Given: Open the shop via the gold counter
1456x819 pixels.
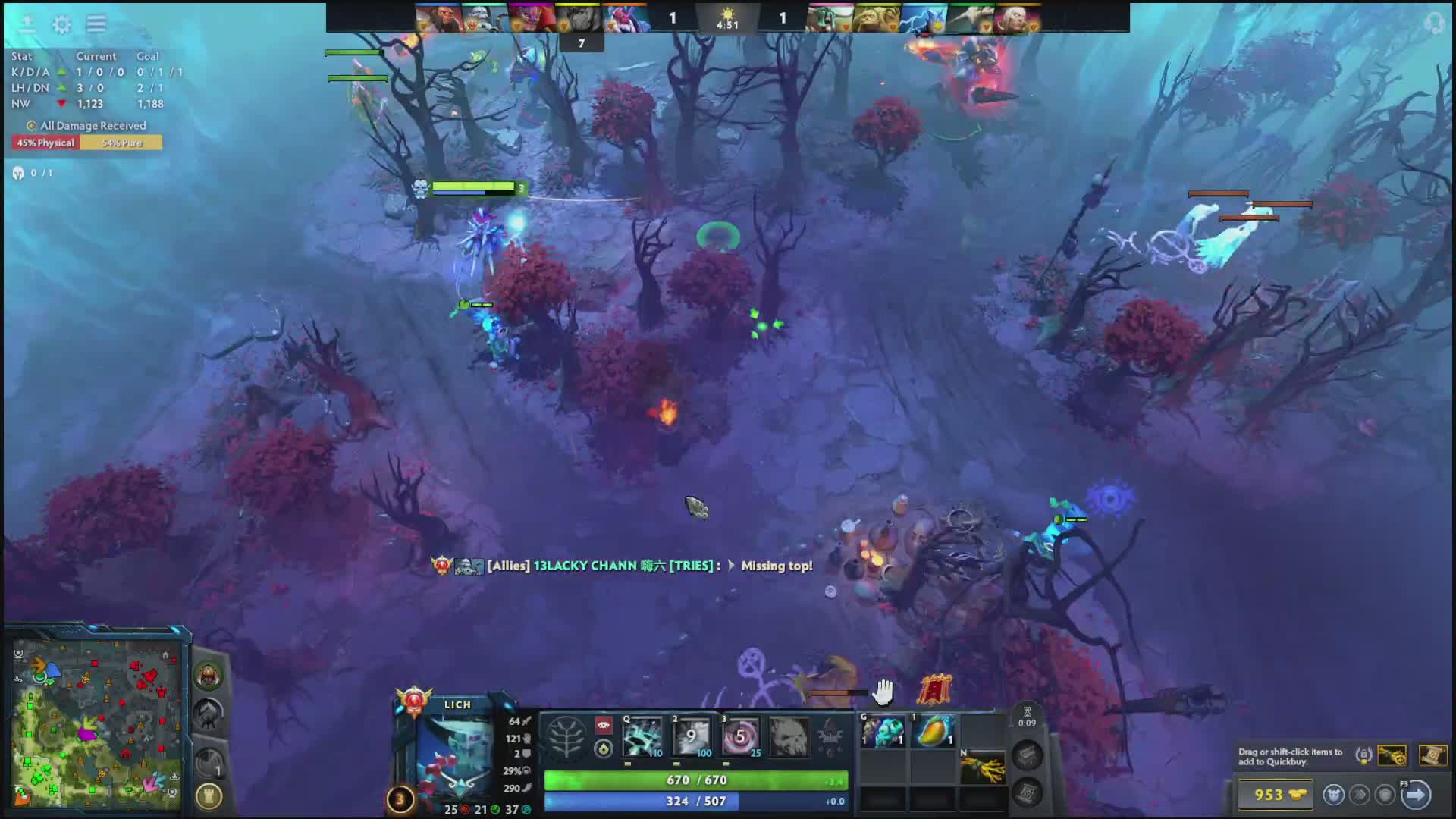Looking at the screenshot, I should tap(1279, 795).
